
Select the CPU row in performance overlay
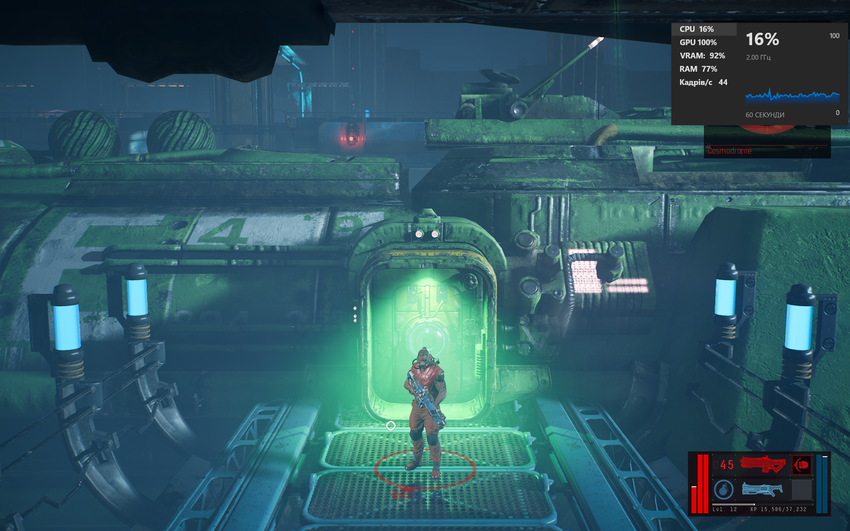point(697,30)
